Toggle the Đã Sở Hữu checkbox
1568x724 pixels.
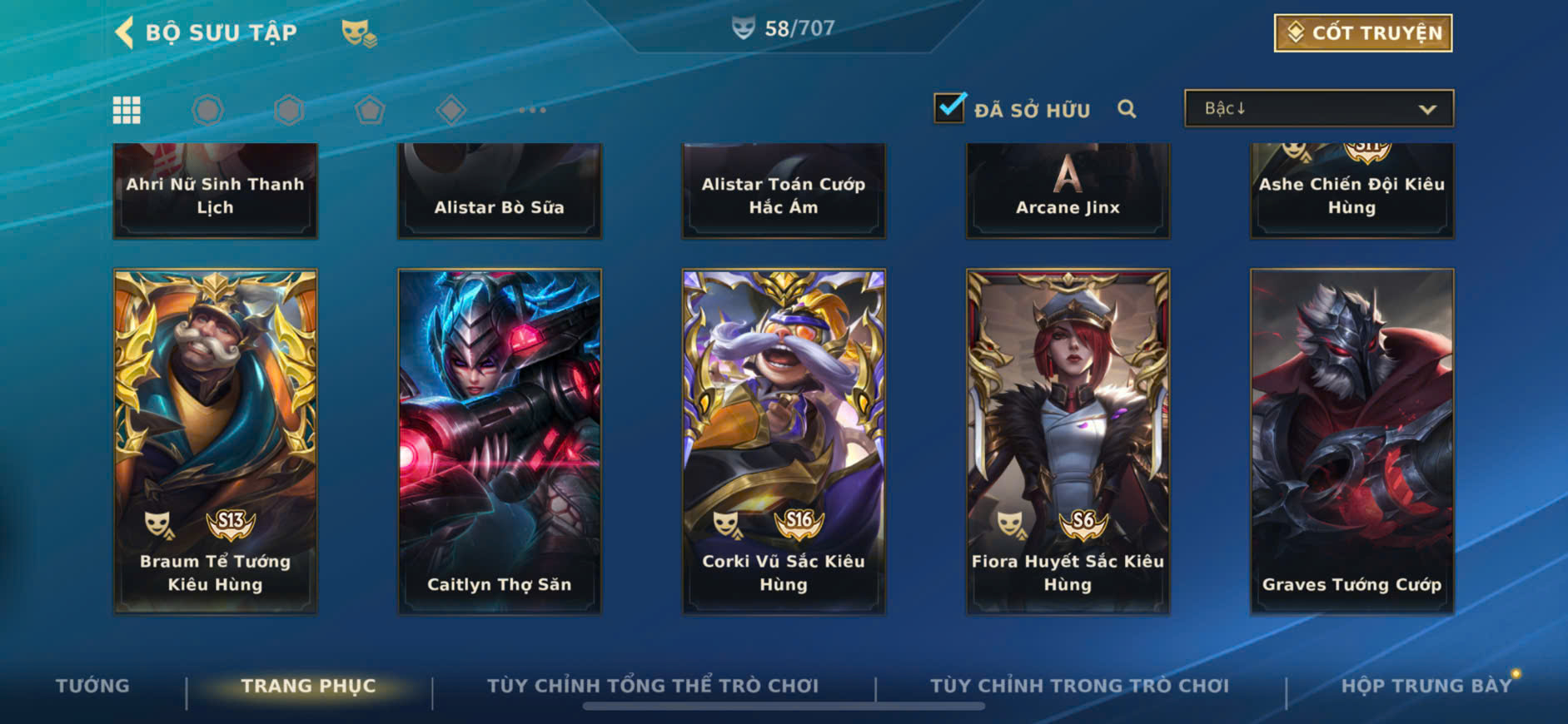[x=949, y=108]
